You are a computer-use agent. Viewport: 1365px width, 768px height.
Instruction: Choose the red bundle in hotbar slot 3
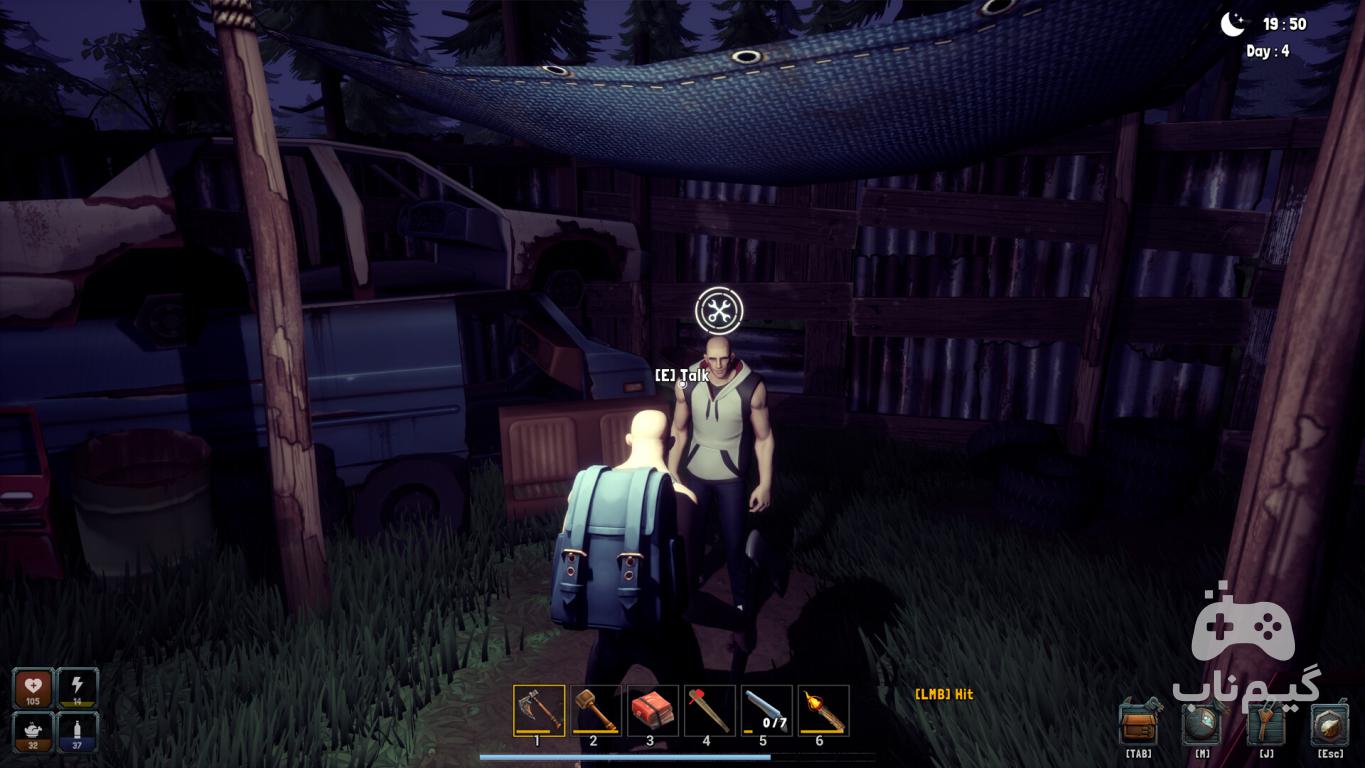tap(652, 710)
